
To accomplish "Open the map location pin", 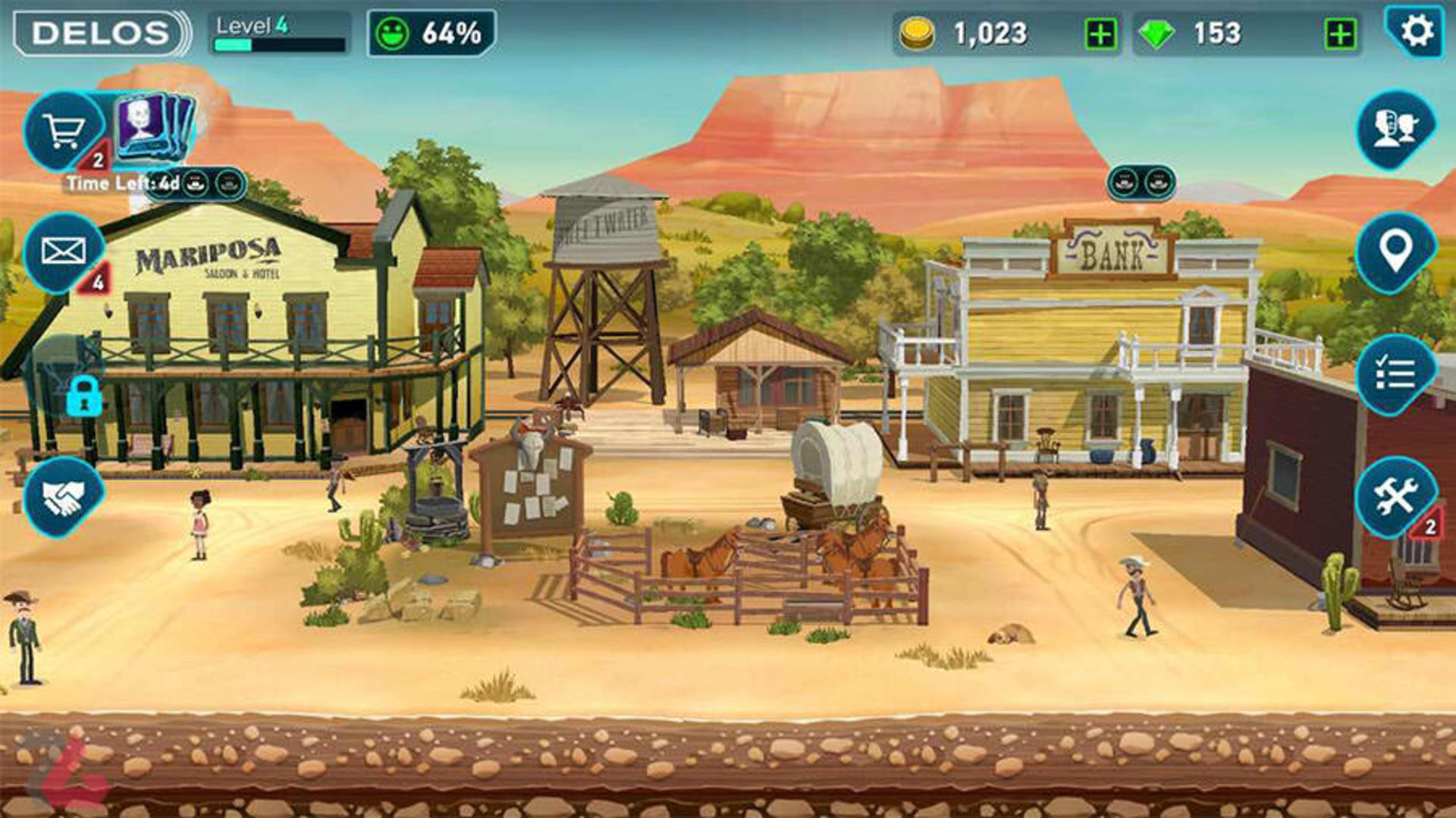I will (x=1395, y=251).
